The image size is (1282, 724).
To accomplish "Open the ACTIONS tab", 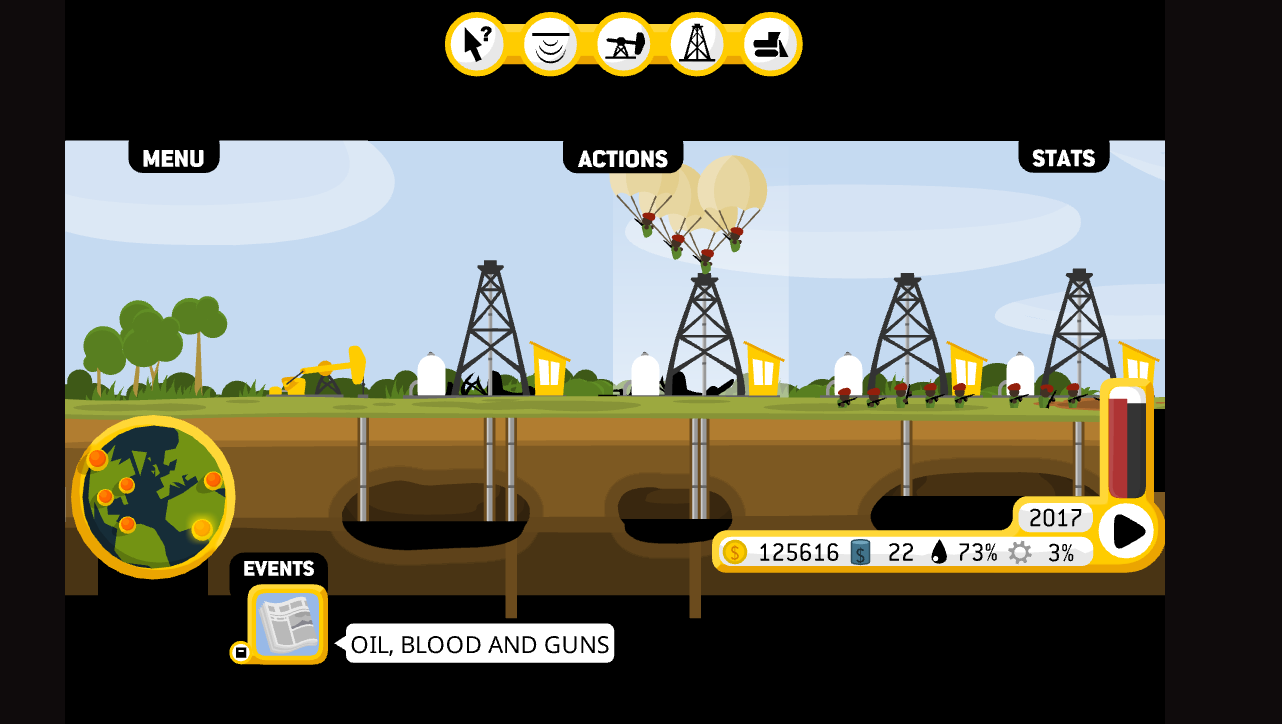I will [622, 158].
